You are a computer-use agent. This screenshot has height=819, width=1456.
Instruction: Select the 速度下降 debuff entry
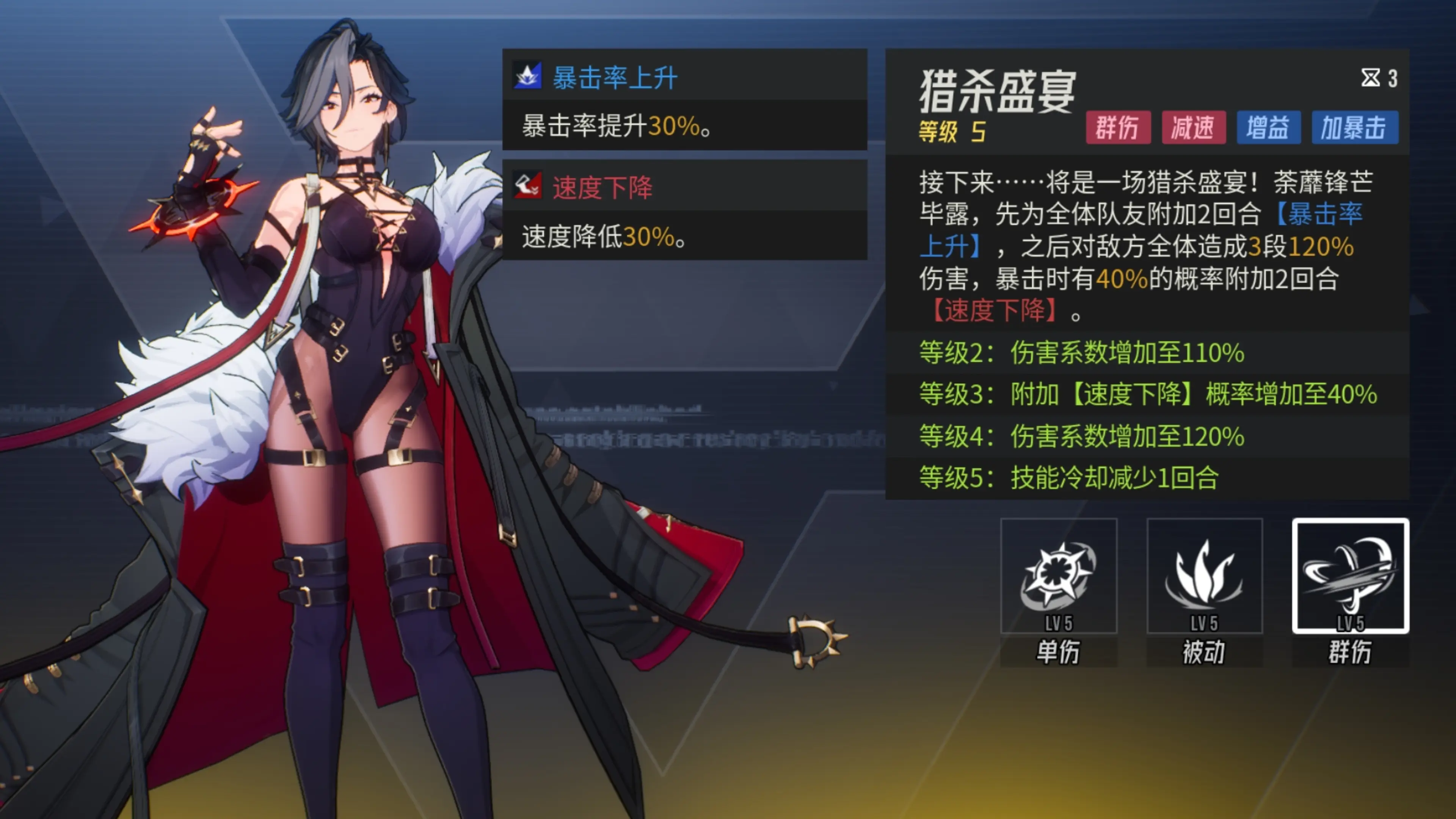(x=684, y=210)
